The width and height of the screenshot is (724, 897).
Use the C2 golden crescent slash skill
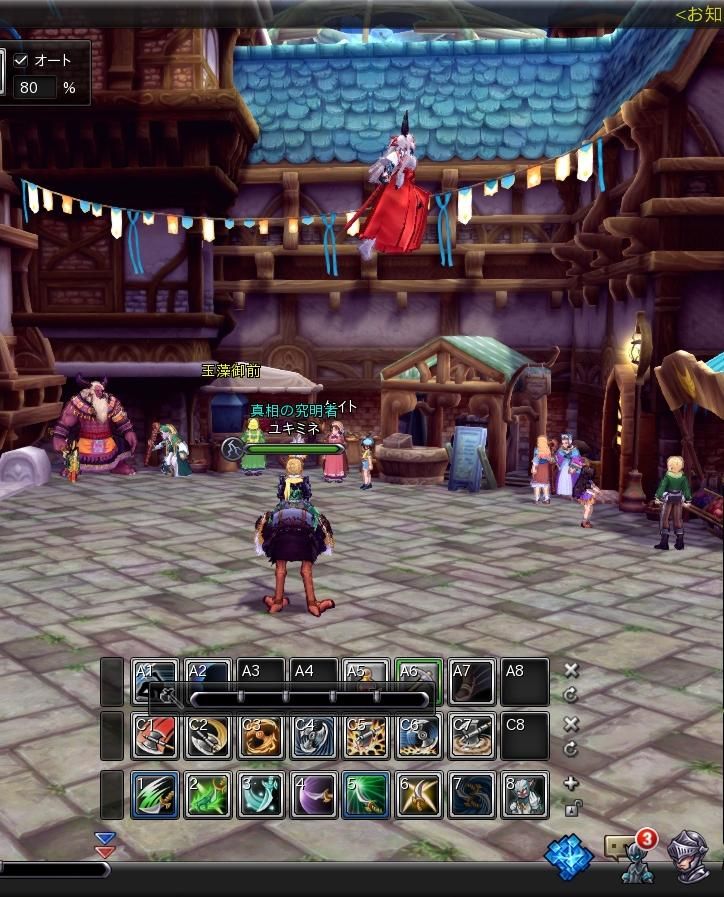(208, 737)
